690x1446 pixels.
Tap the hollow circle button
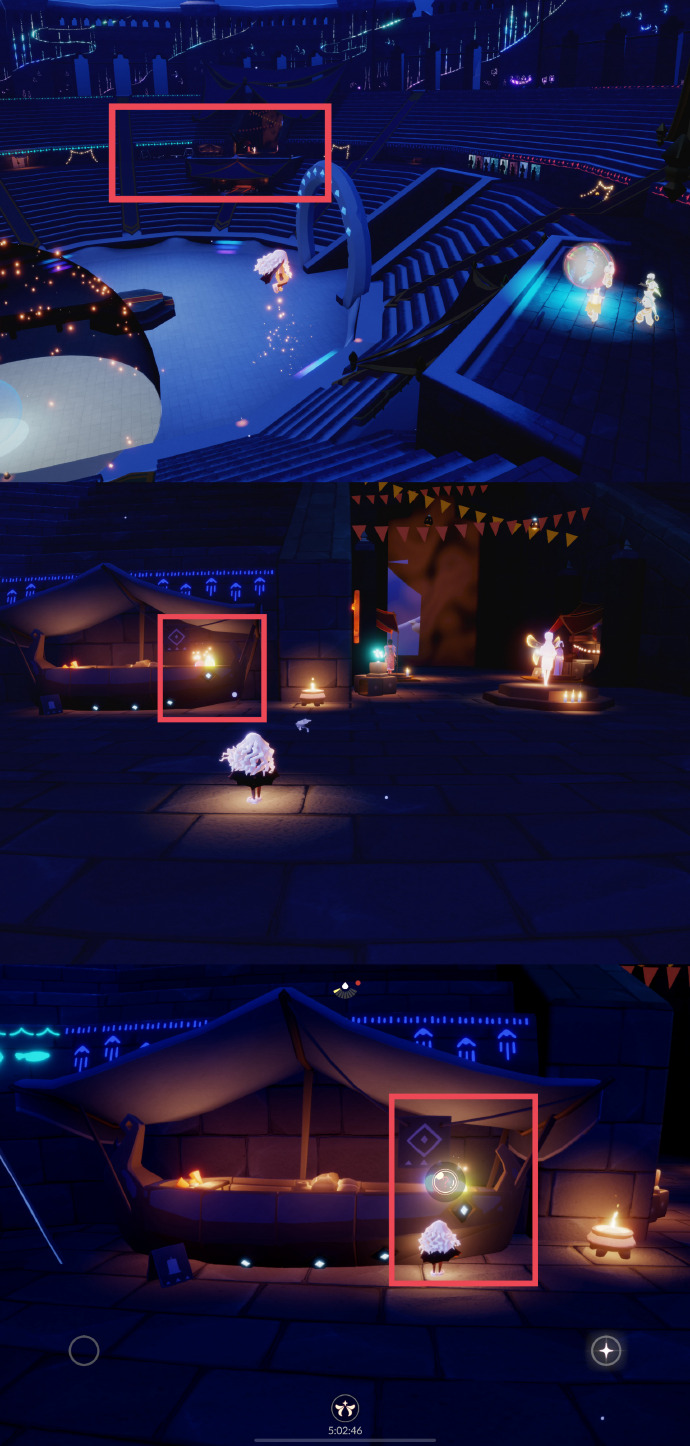(84, 1352)
